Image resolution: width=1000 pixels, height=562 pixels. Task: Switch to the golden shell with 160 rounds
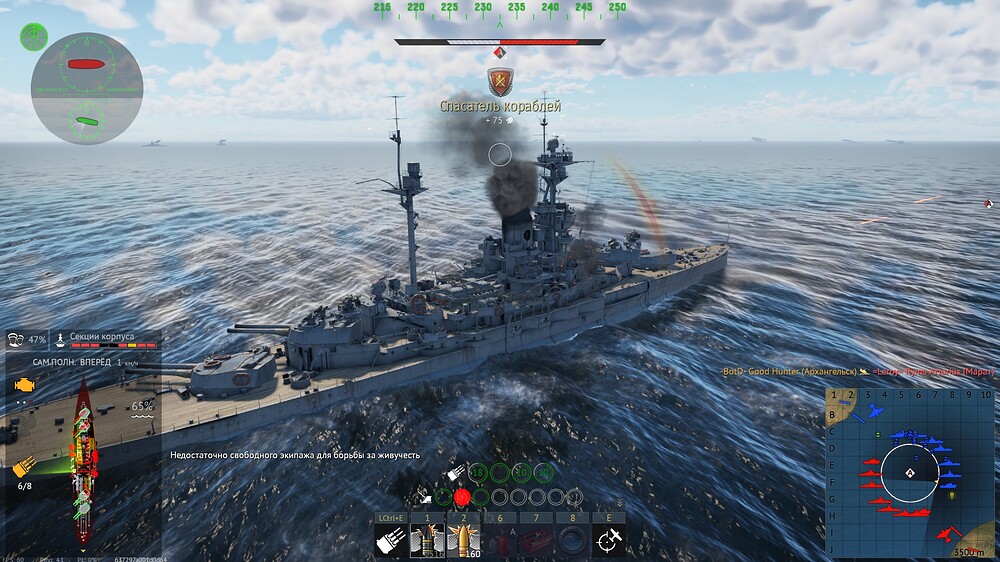(x=463, y=541)
